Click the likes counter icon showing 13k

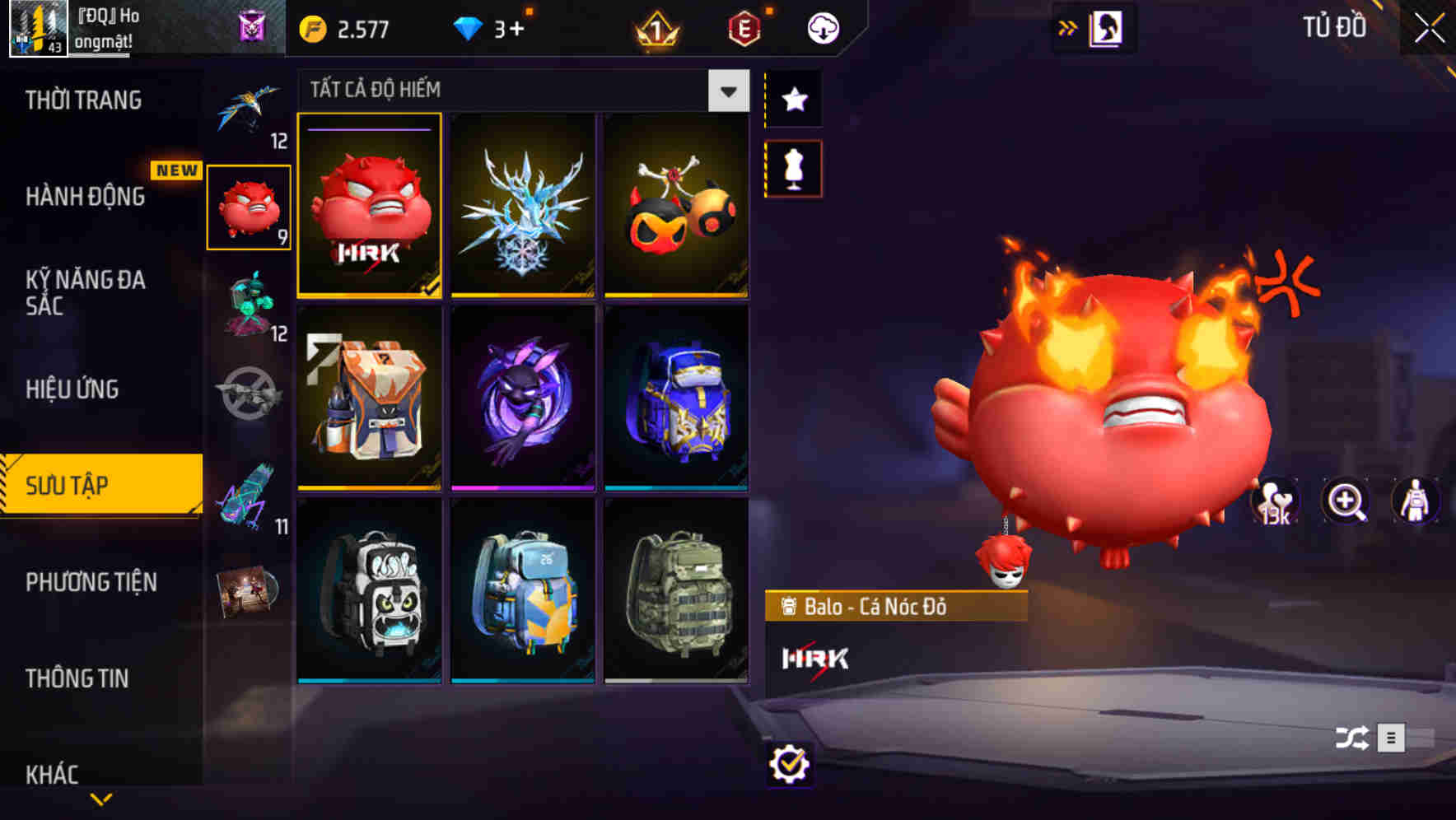pyautogui.click(x=1275, y=501)
